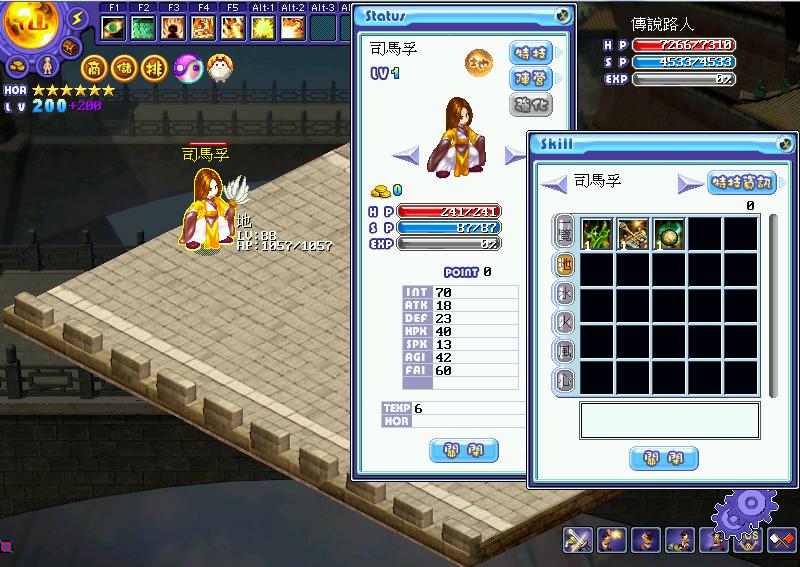Viewport: 800px width, 567px height.
Task: Click the yin-yang orb icon
Action: [x=187, y=67]
